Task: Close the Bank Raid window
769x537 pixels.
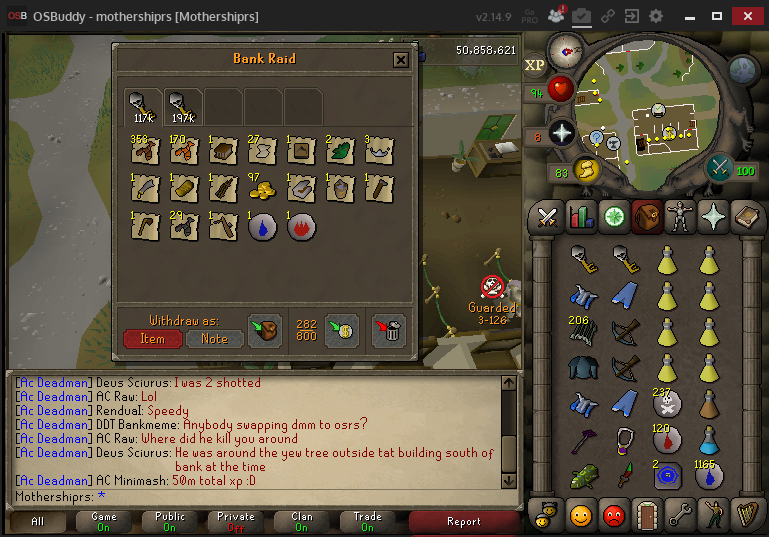Action: (x=400, y=60)
